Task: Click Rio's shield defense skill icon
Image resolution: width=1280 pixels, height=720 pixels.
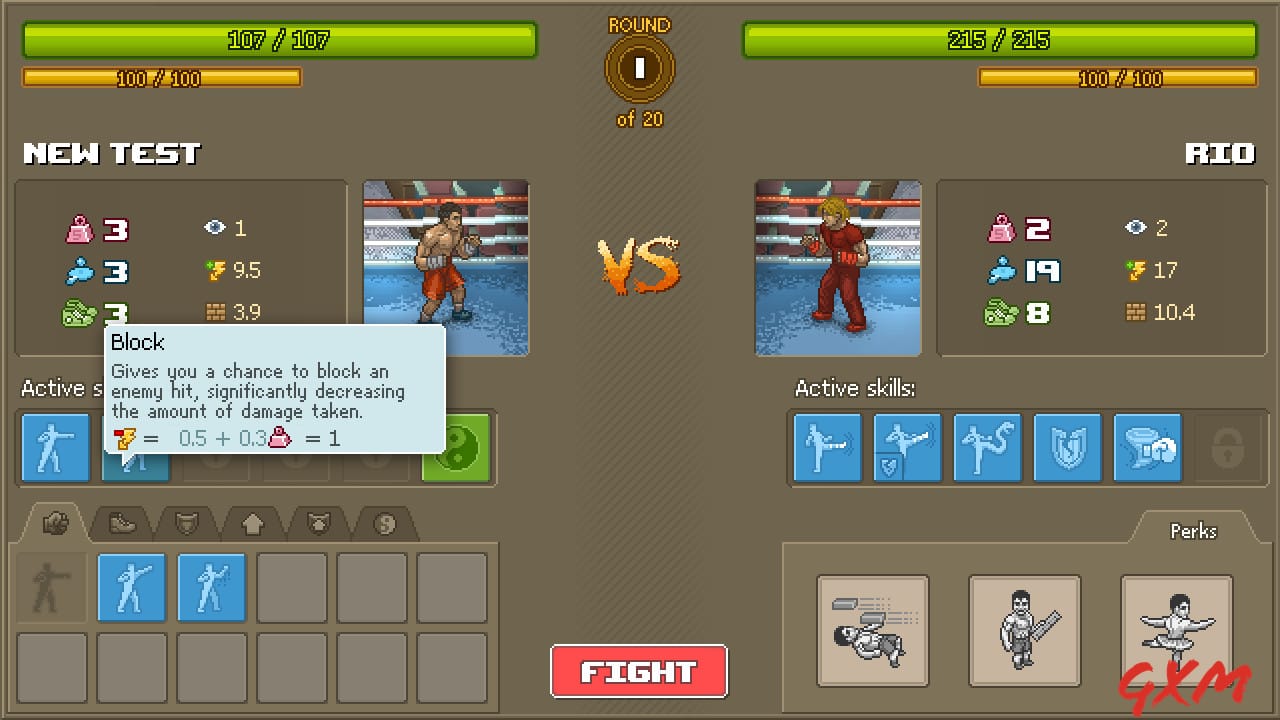Action: pyautogui.click(x=1067, y=448)
